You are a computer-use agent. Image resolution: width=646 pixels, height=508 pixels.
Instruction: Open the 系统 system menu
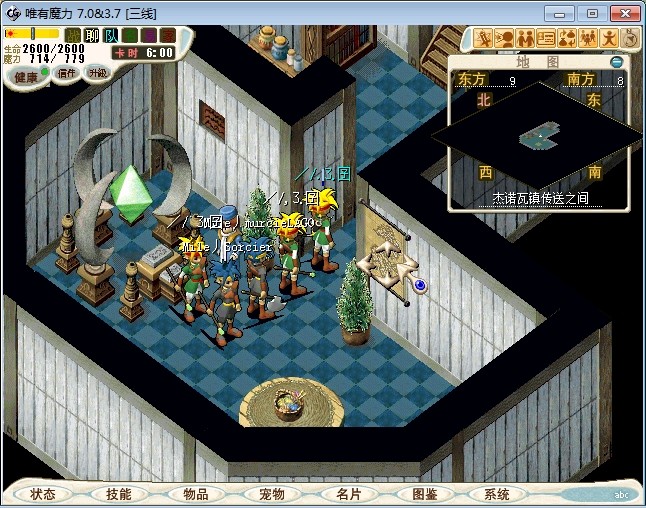[497, 494]
